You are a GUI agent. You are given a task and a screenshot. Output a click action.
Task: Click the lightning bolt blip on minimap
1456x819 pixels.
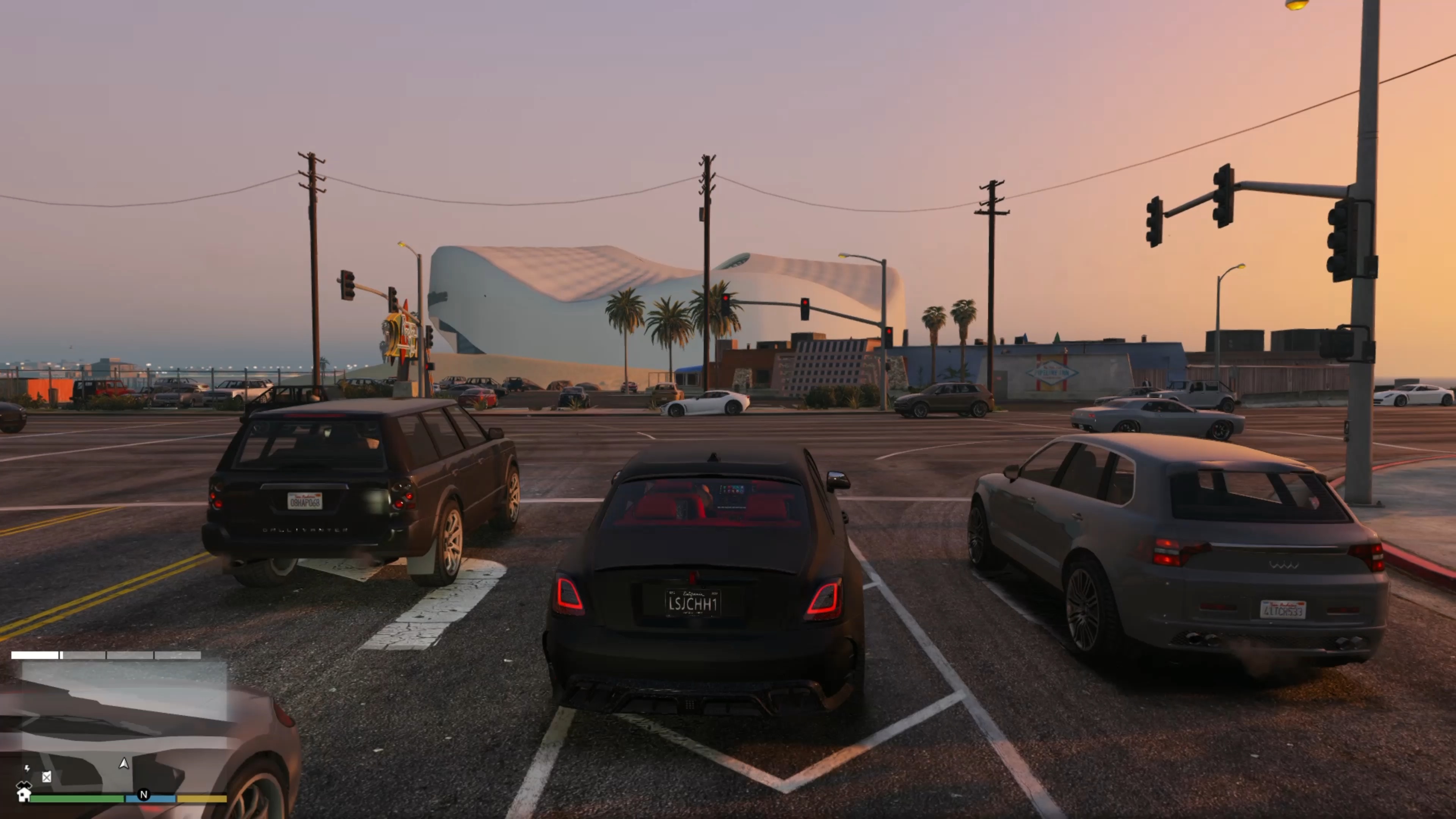click(x=27, y=768)
